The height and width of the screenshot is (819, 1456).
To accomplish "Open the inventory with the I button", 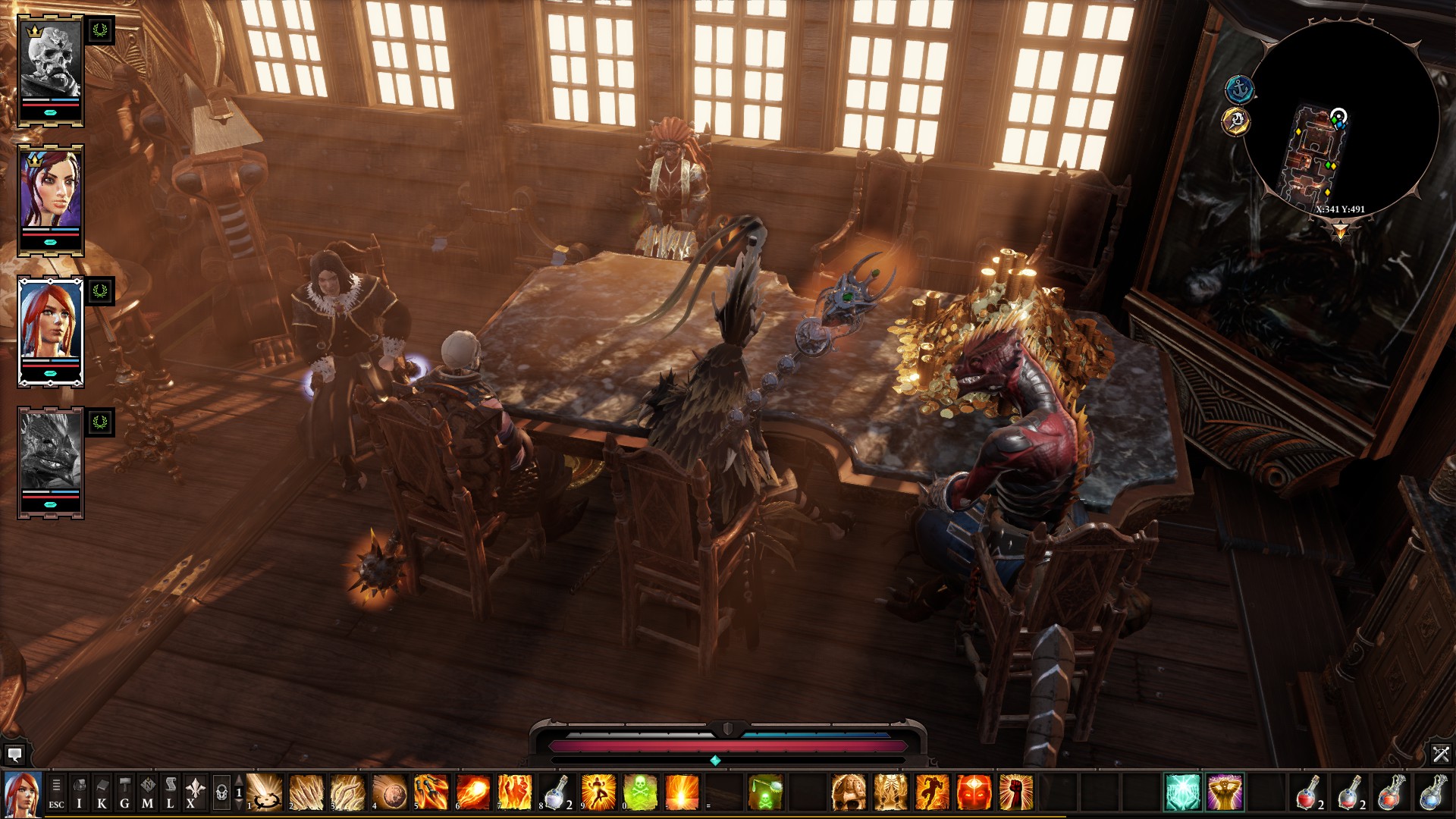I will coord(80,793).
